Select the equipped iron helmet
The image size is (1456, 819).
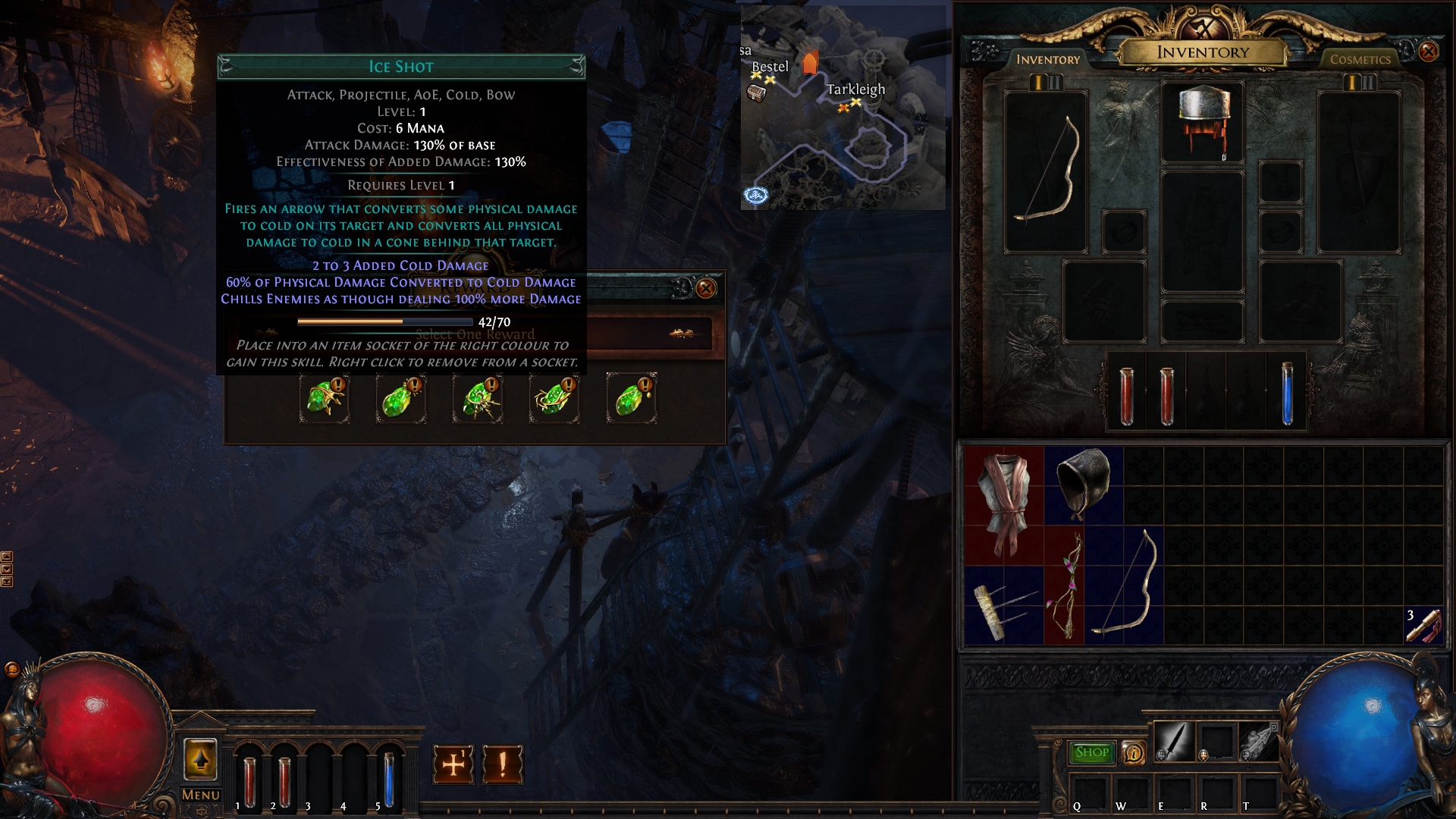pos(1203,121)
